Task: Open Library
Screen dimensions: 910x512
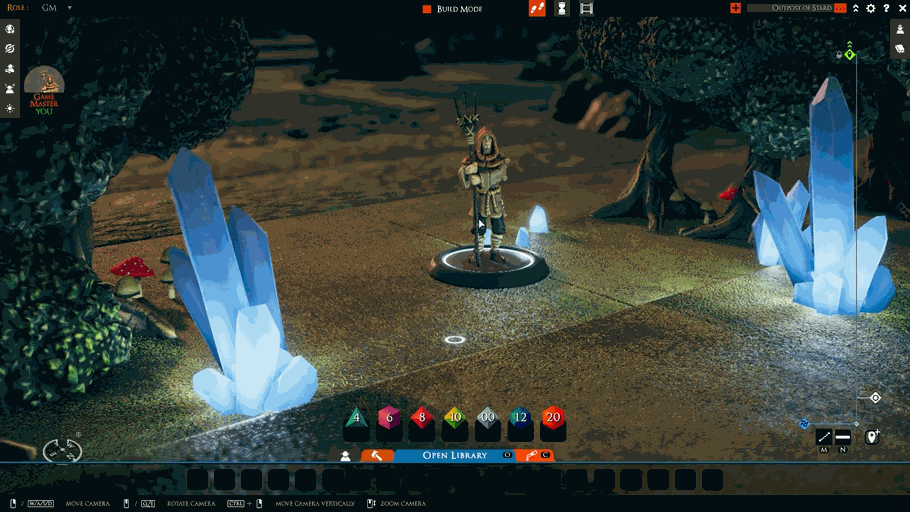Action: pos(455,455)
